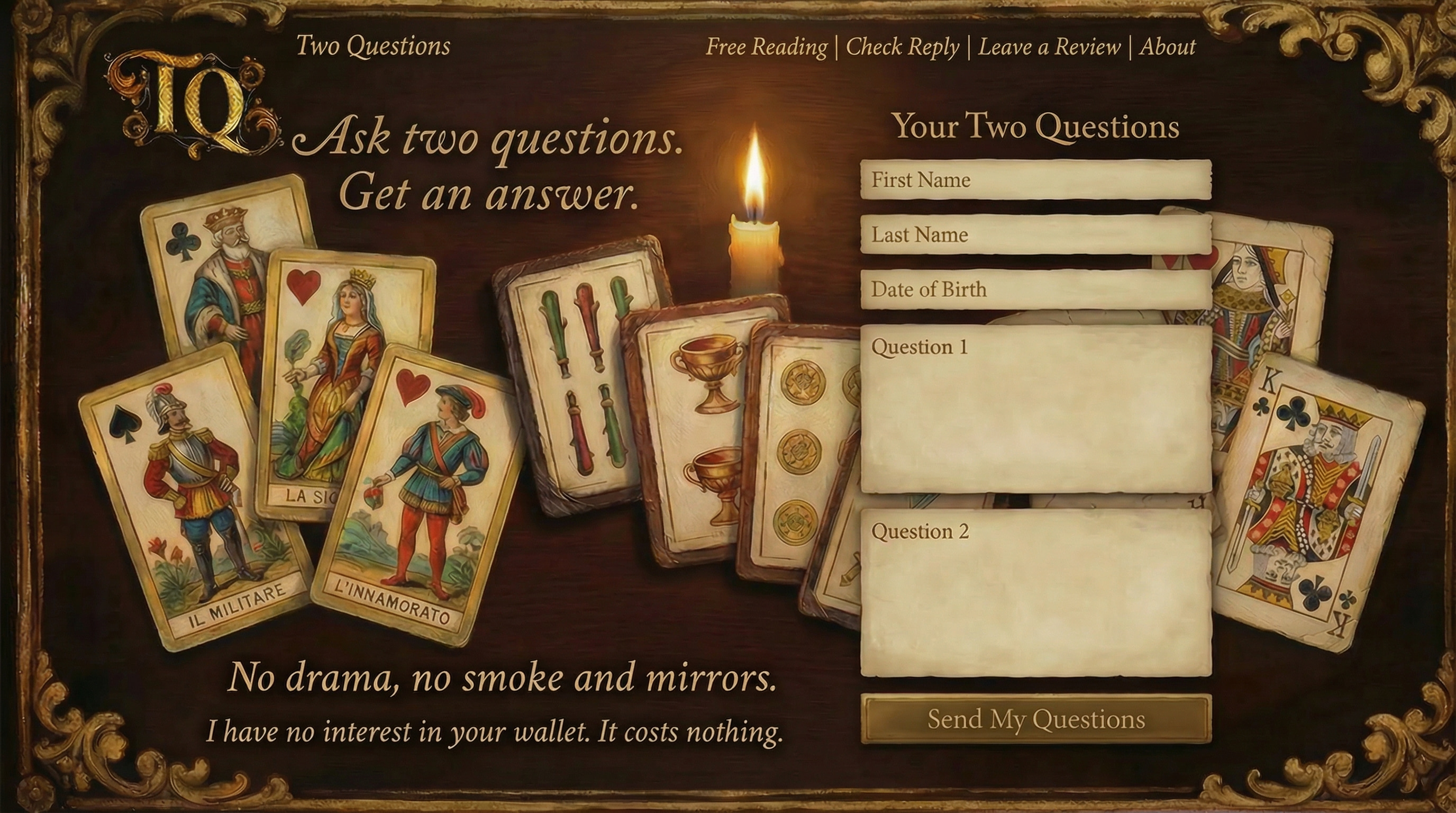Viewport: 1456px width, 813px height.
Task: Open the Check Reply page
Action: point(903,48)
